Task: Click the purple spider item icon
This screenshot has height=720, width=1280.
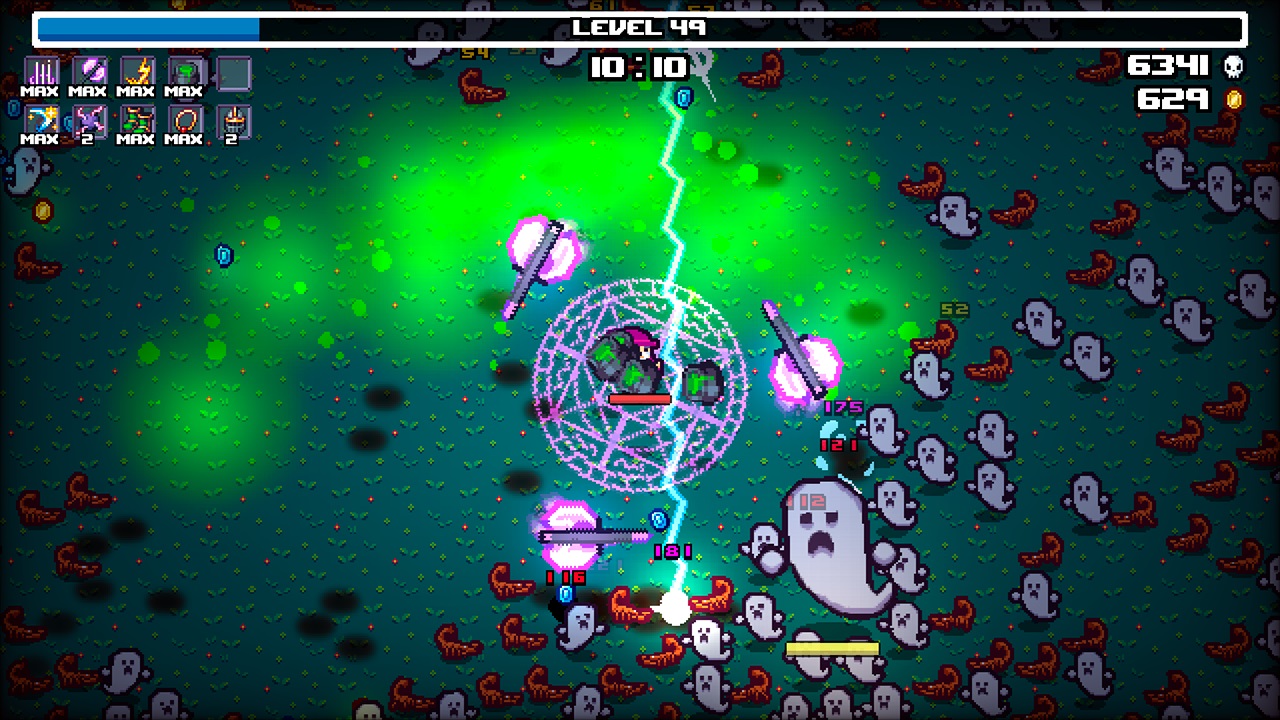Action: coord(88,120)
